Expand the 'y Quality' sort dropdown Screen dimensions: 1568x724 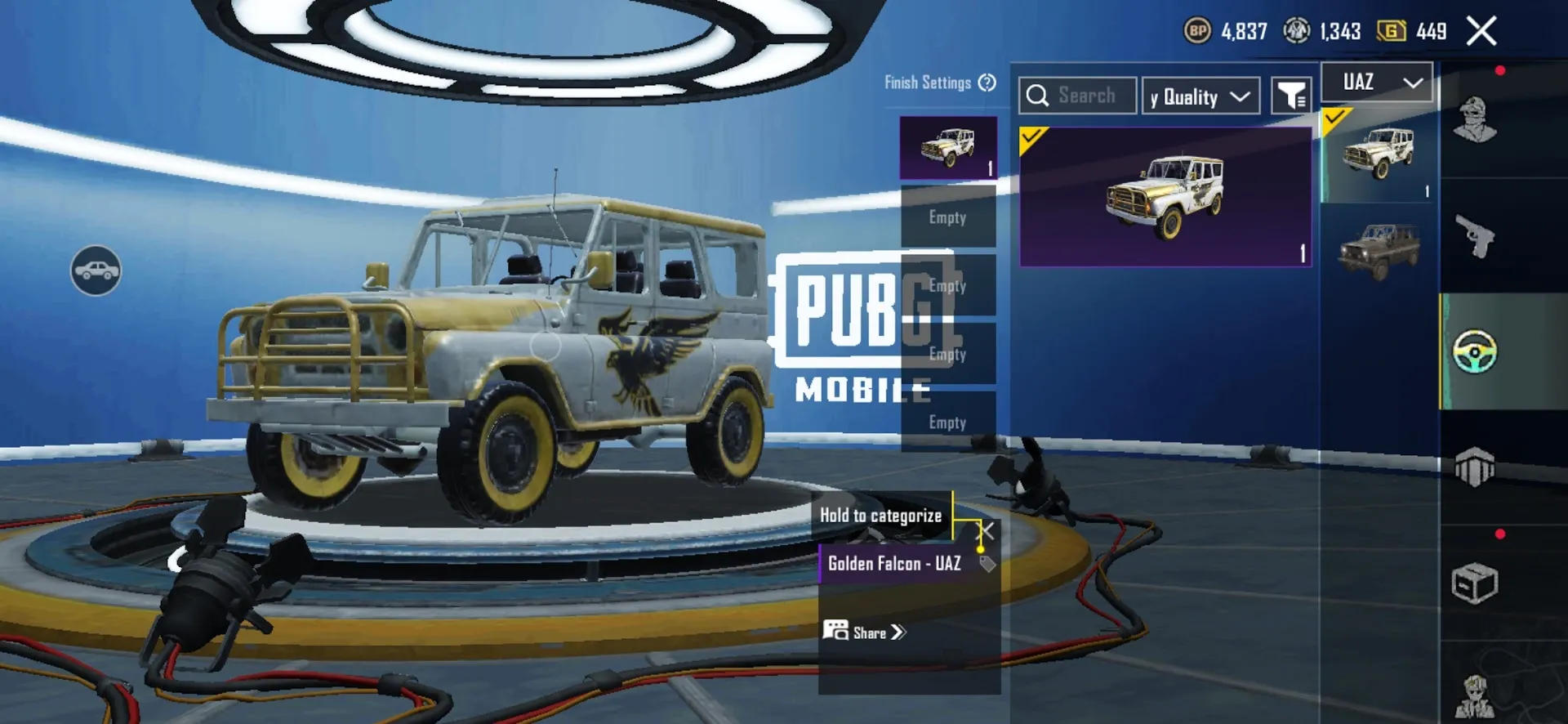1200,95
